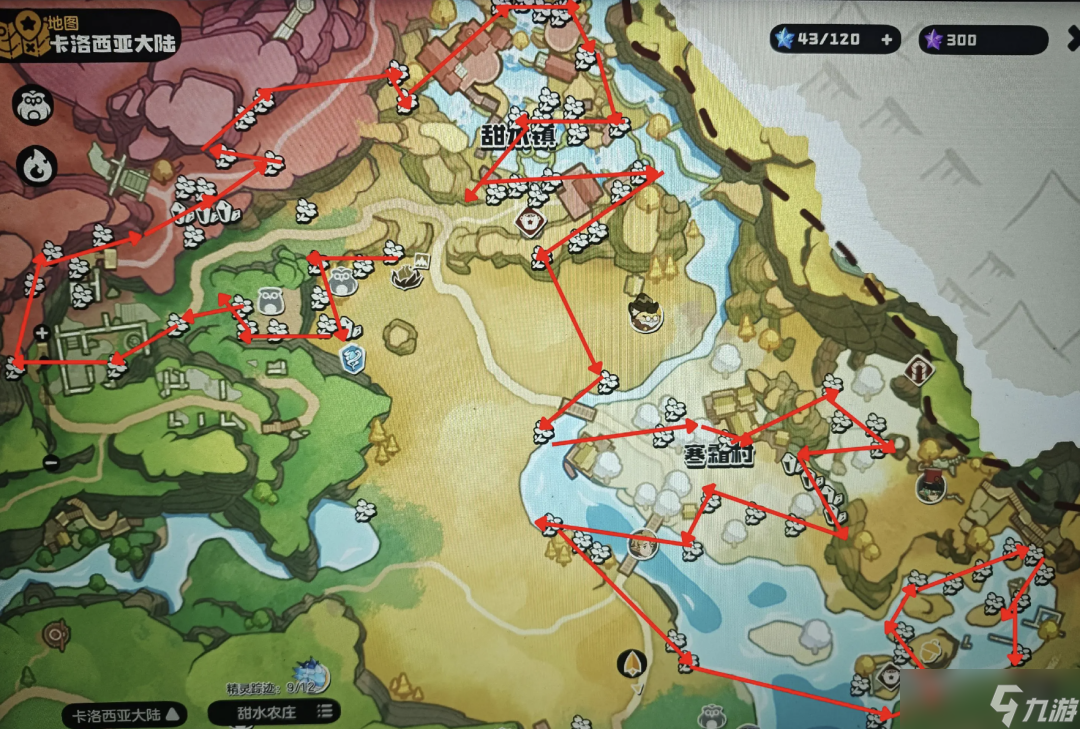This screenshot has width=1080, height=729.
Task: Open the purple star currency counter
Action: [983, 40]
